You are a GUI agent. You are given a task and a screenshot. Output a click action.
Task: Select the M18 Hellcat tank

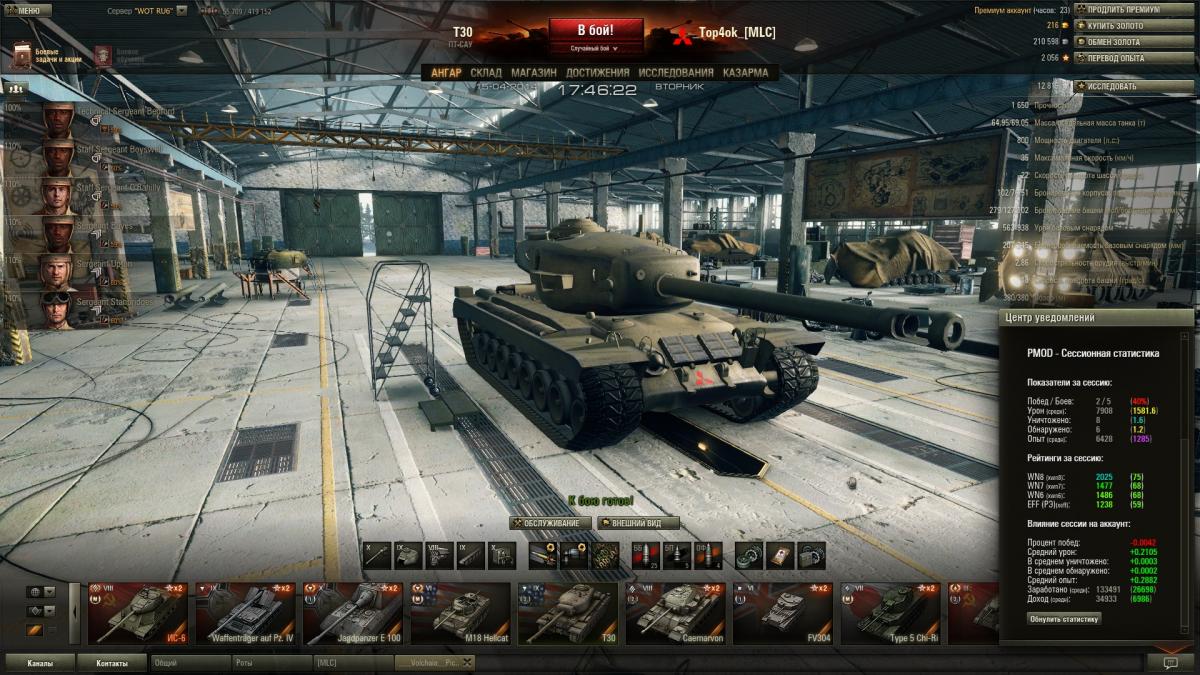462,614
